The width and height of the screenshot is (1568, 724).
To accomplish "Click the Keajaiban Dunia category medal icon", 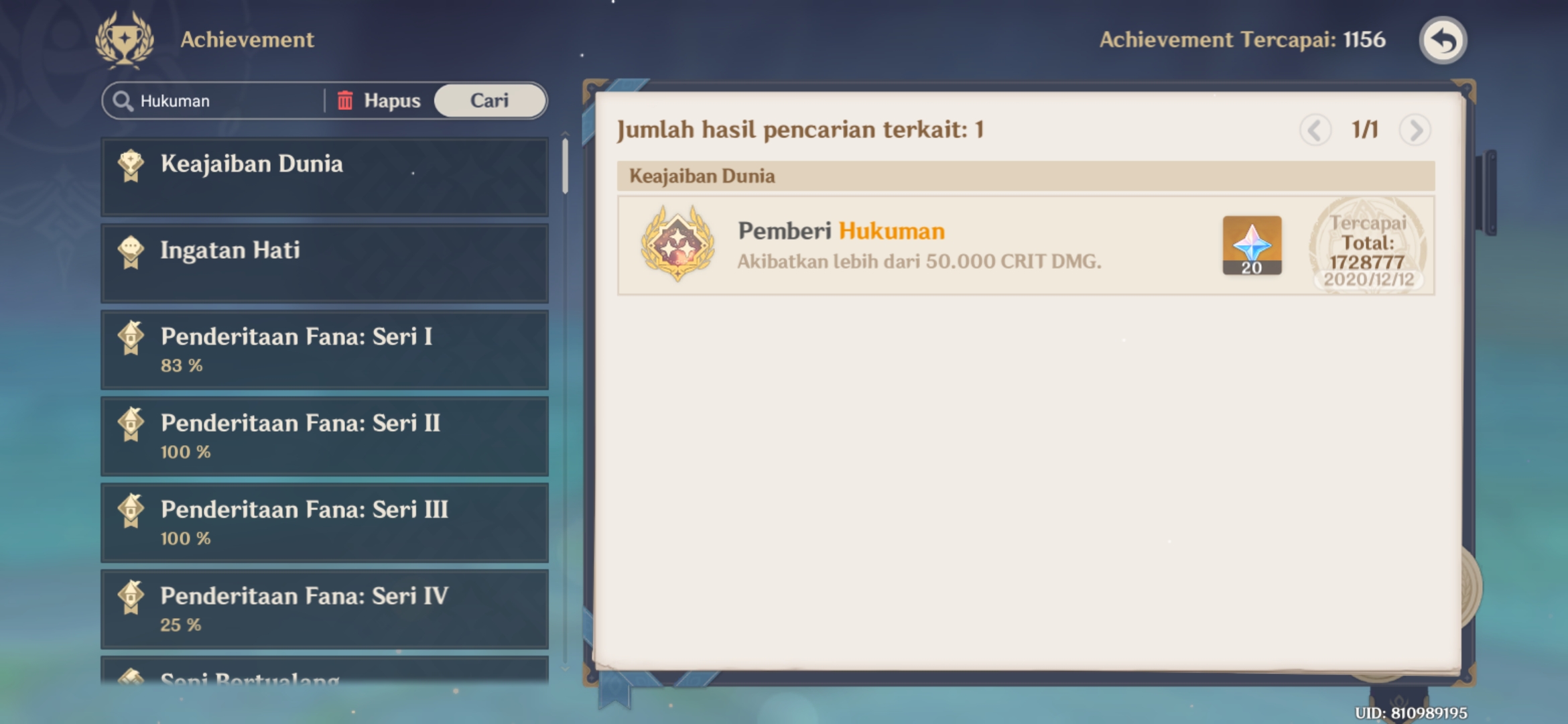I will 131,164.
